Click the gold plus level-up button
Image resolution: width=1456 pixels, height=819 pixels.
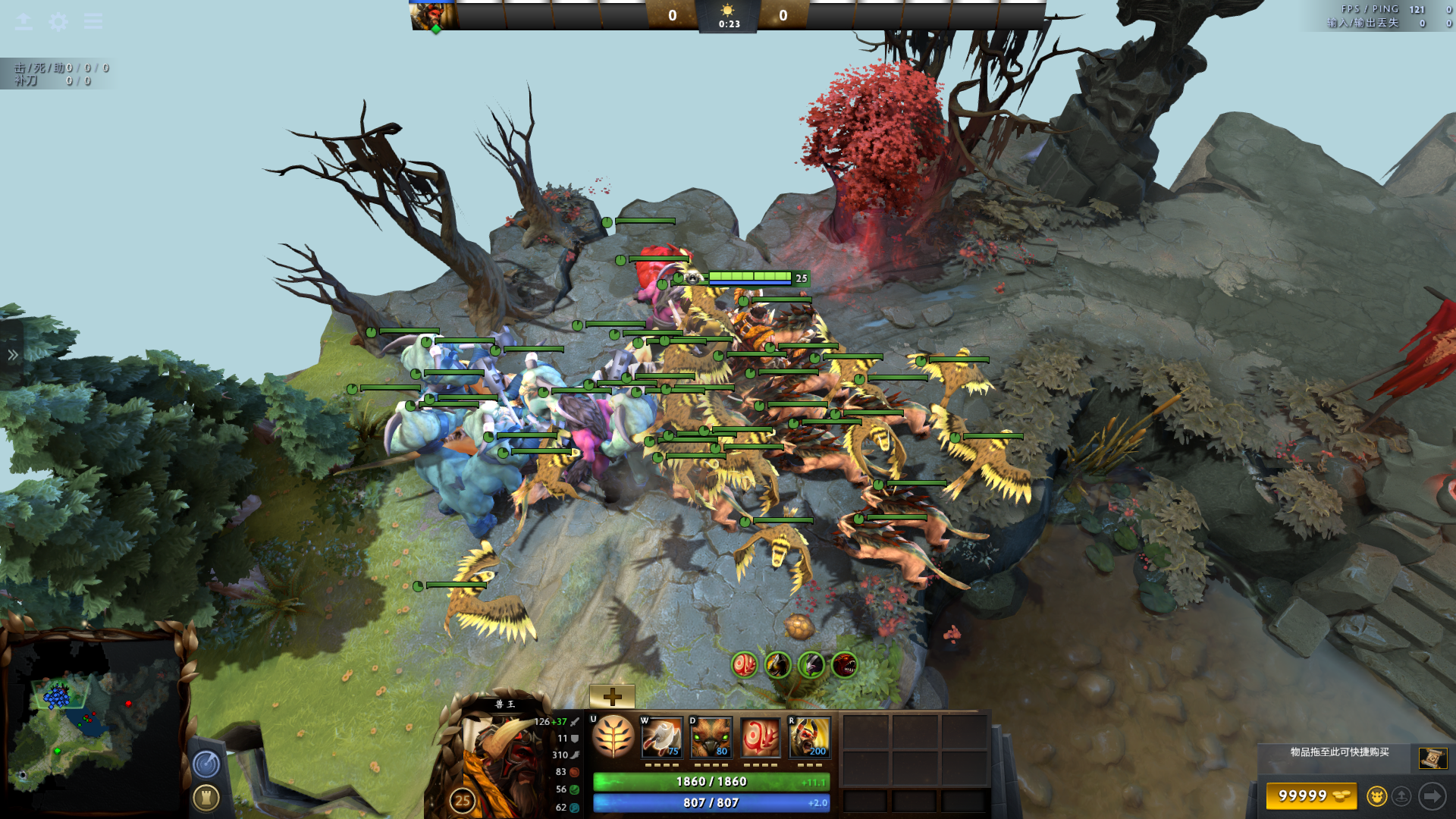(x=612, y=696)
